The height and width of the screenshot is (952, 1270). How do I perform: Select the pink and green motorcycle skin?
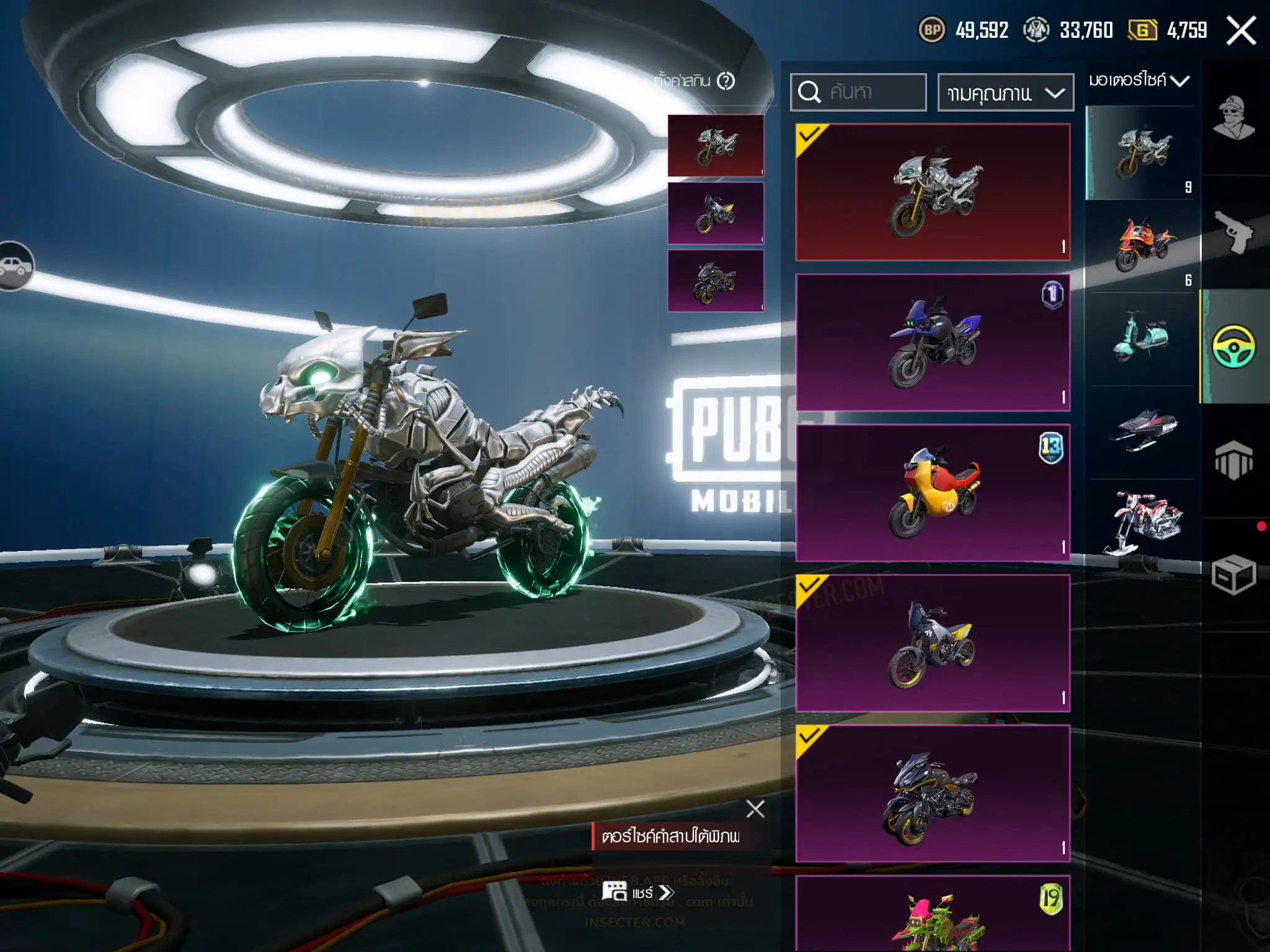[933, 915]
